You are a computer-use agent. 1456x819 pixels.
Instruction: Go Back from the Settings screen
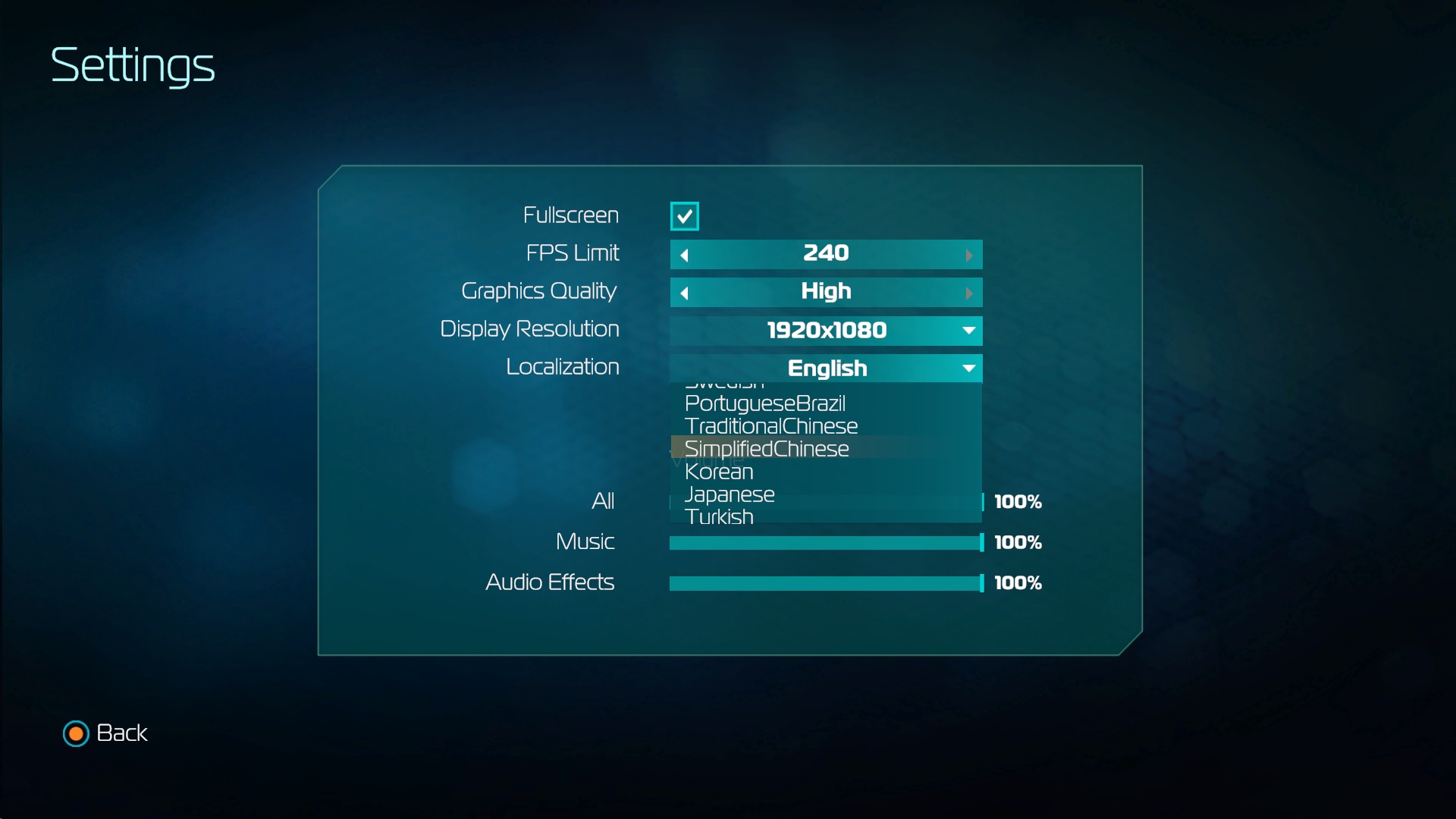[105, 733]
